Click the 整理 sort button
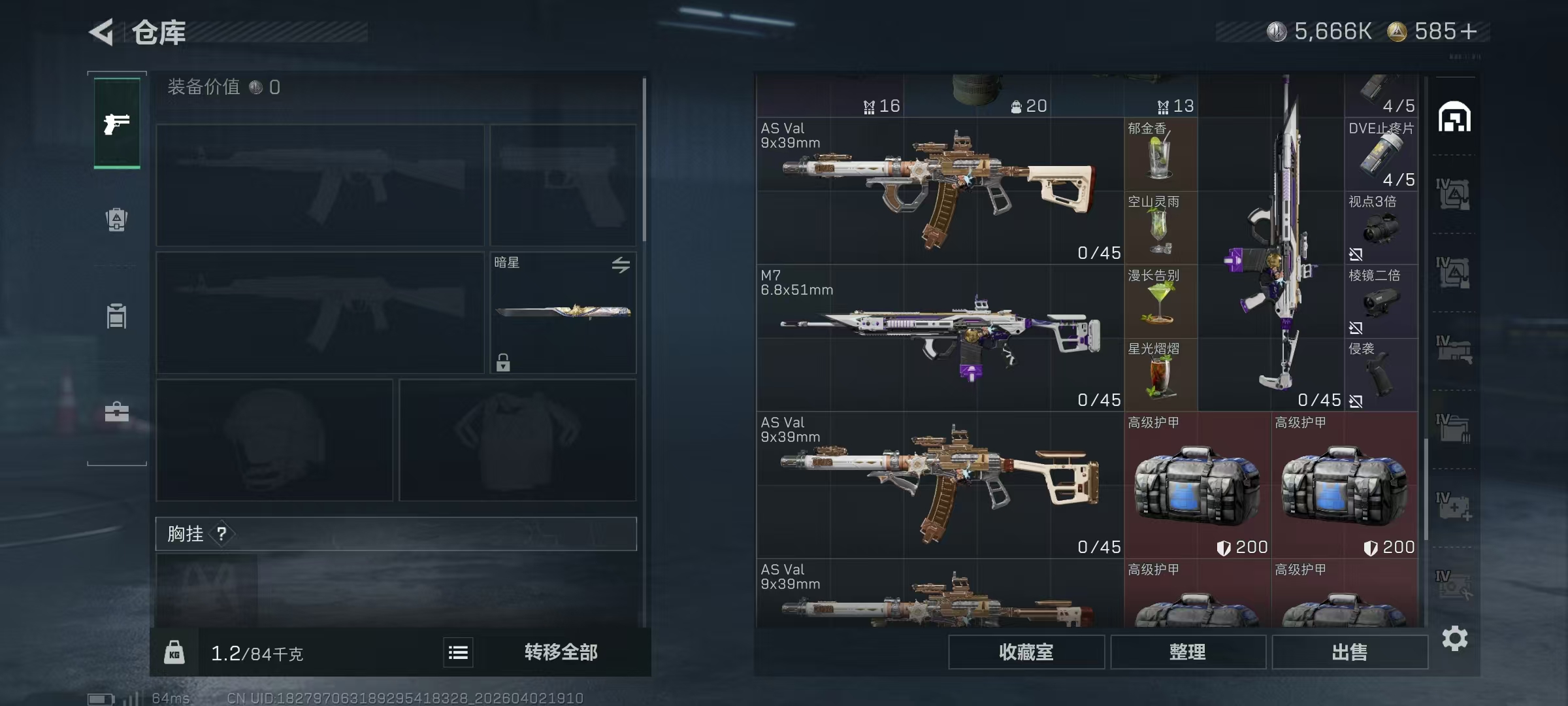 (x=1187, y=652)
